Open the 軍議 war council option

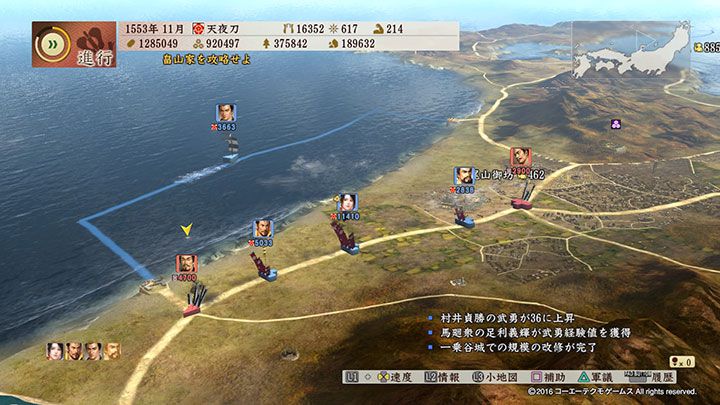623,376
